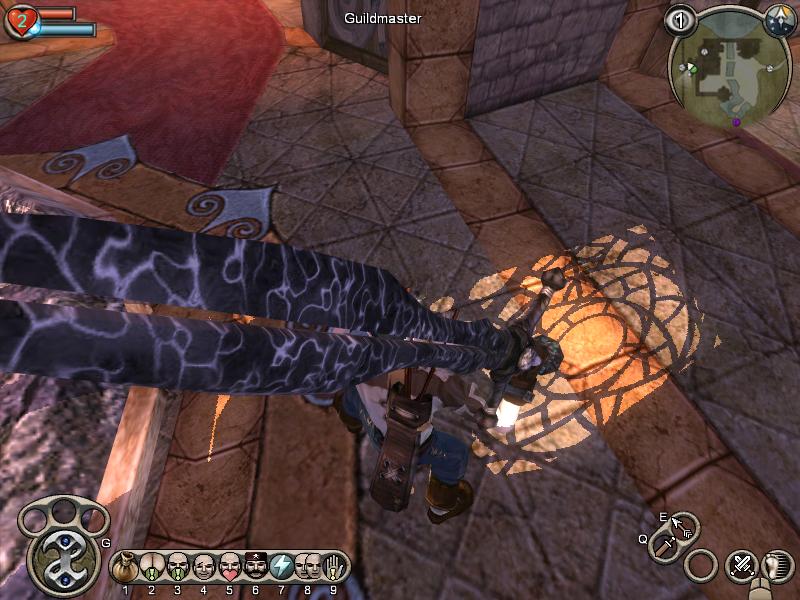The height and width of the screenshot is (600, 800).
Task: Activate the lightning bolt spell
Action: (x=282, y=568)
